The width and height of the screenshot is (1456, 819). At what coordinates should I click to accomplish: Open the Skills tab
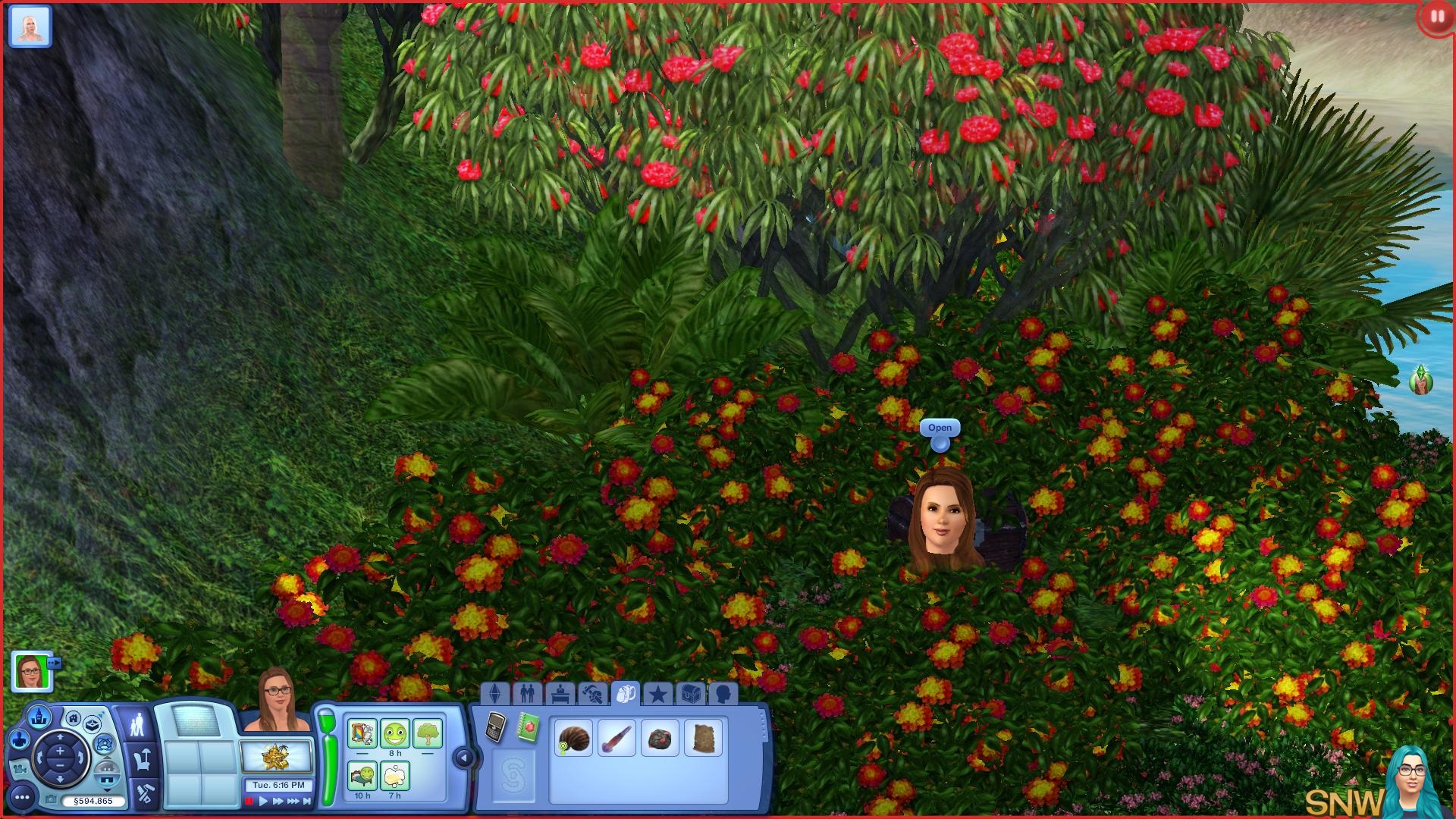pos(592,693)
